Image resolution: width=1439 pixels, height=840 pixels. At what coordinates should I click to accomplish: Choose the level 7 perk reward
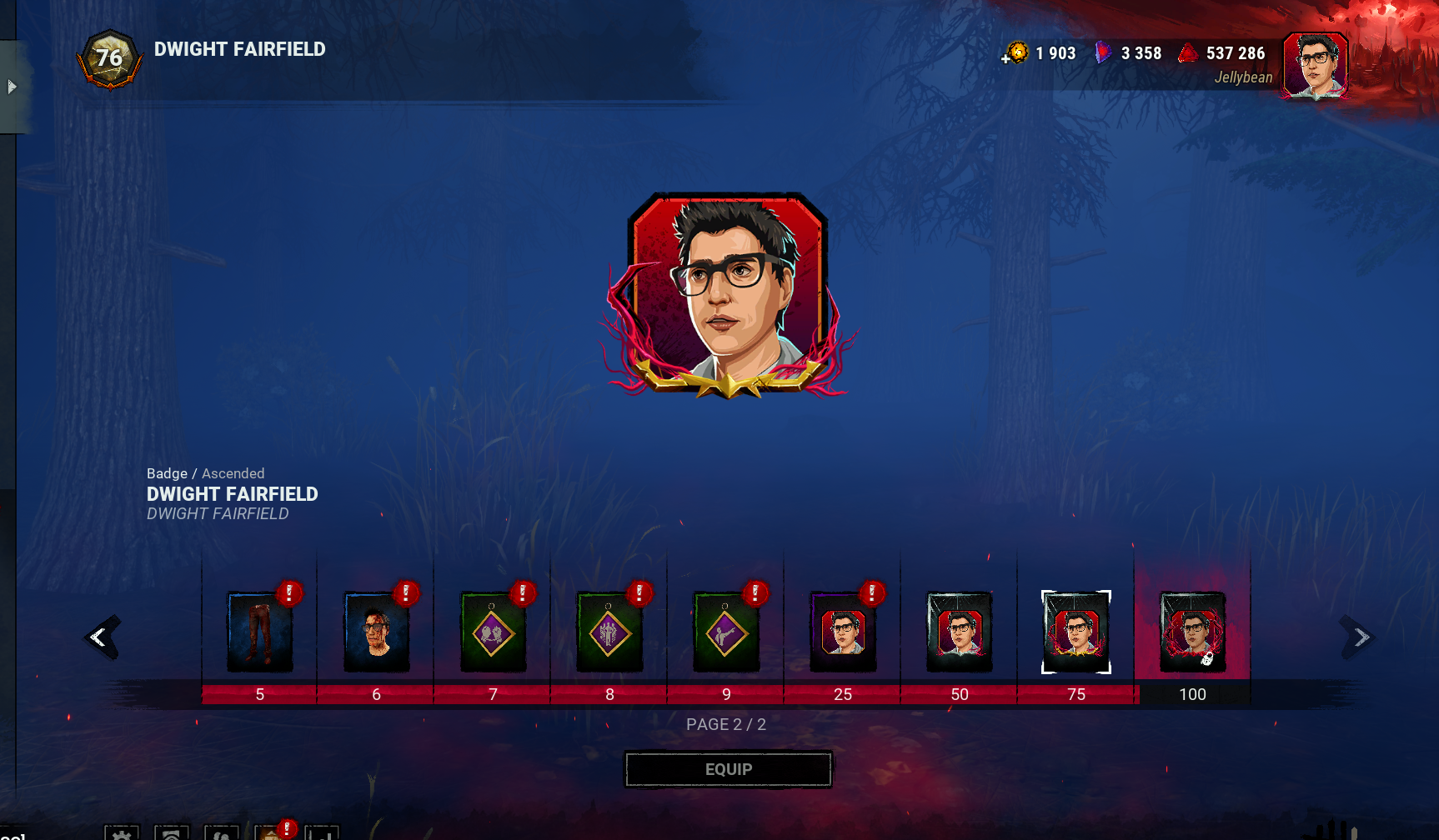[493, 632]
